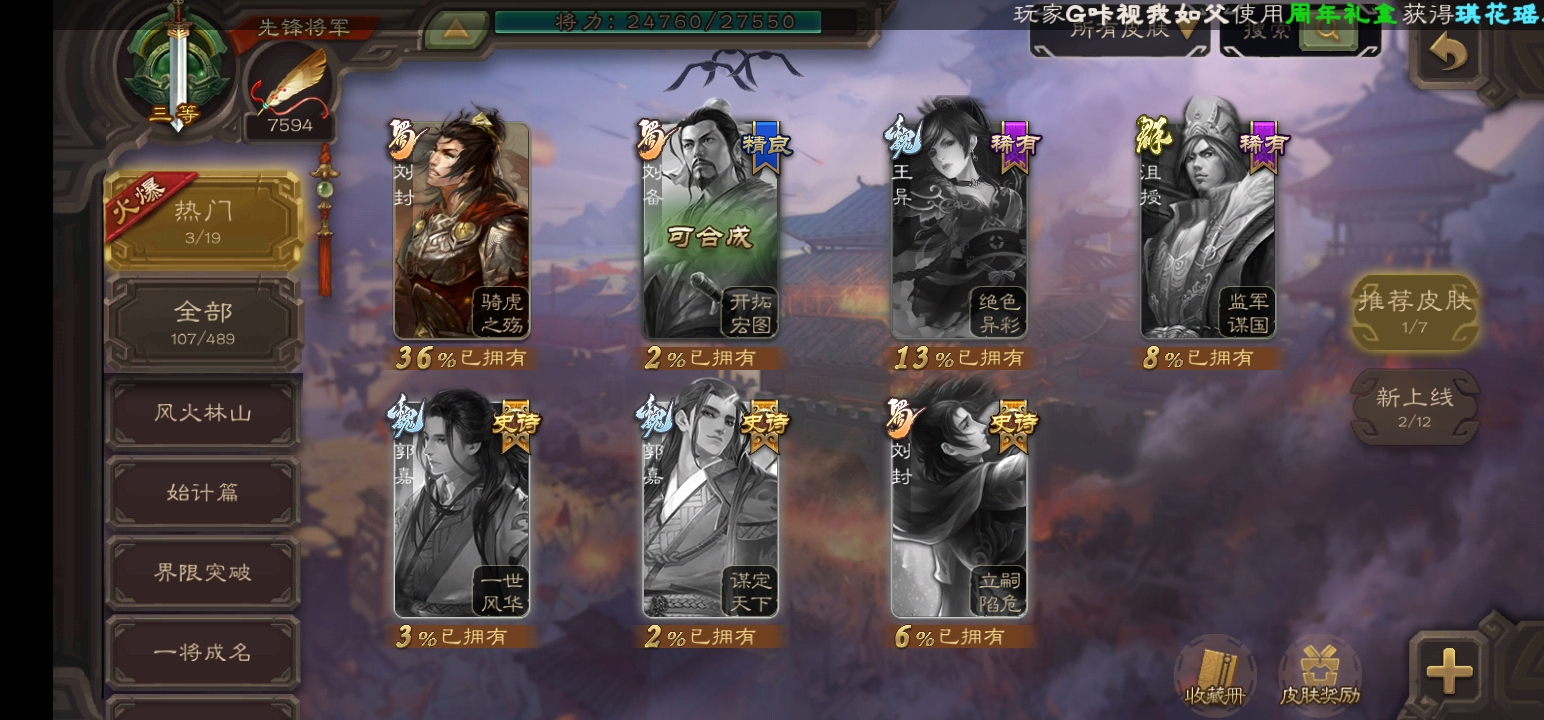Open the 立嗣陷危 刘封 skin card
This screenshot has height=720, width=1544.
point(959,510)
